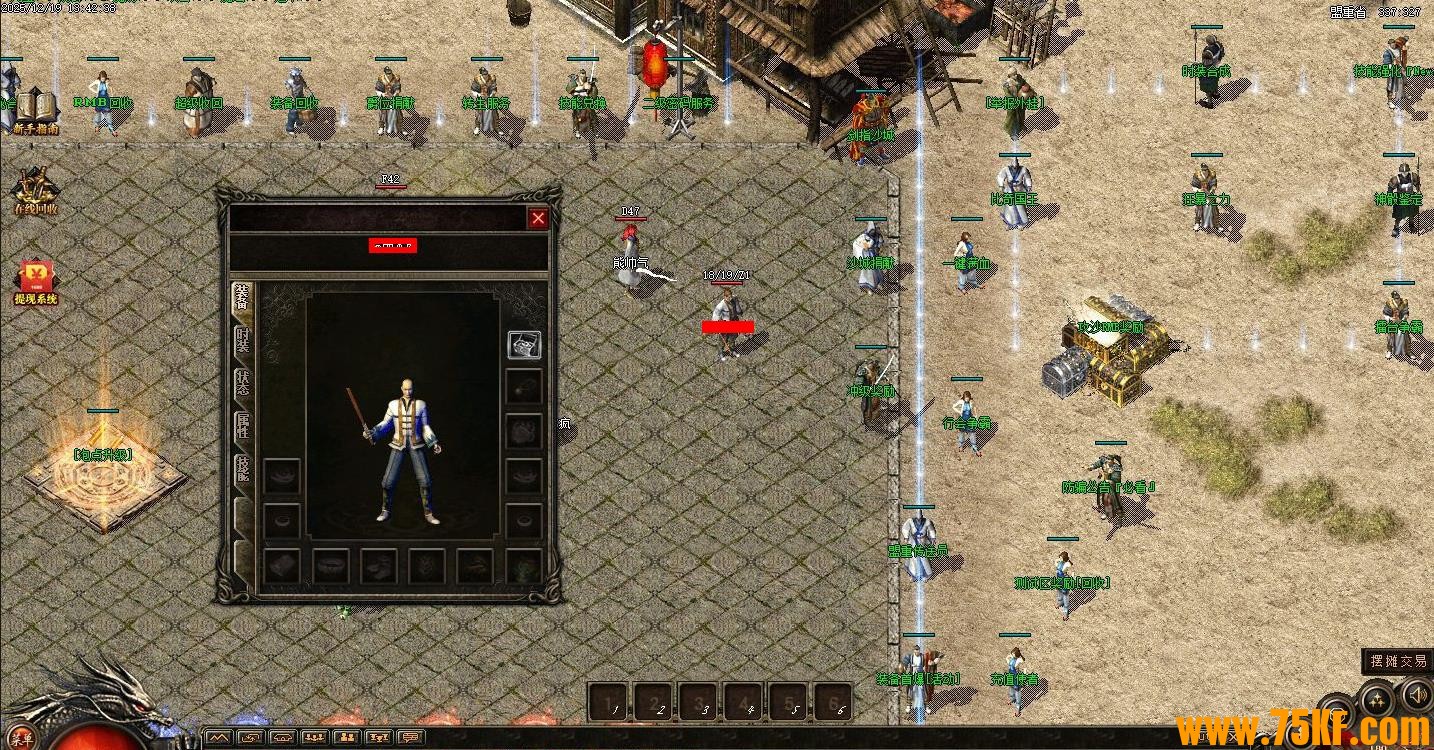Screen dimensions: 1434x750
Task: Open the 在线回收 online recycle icon
Action: tap(36, 190)
